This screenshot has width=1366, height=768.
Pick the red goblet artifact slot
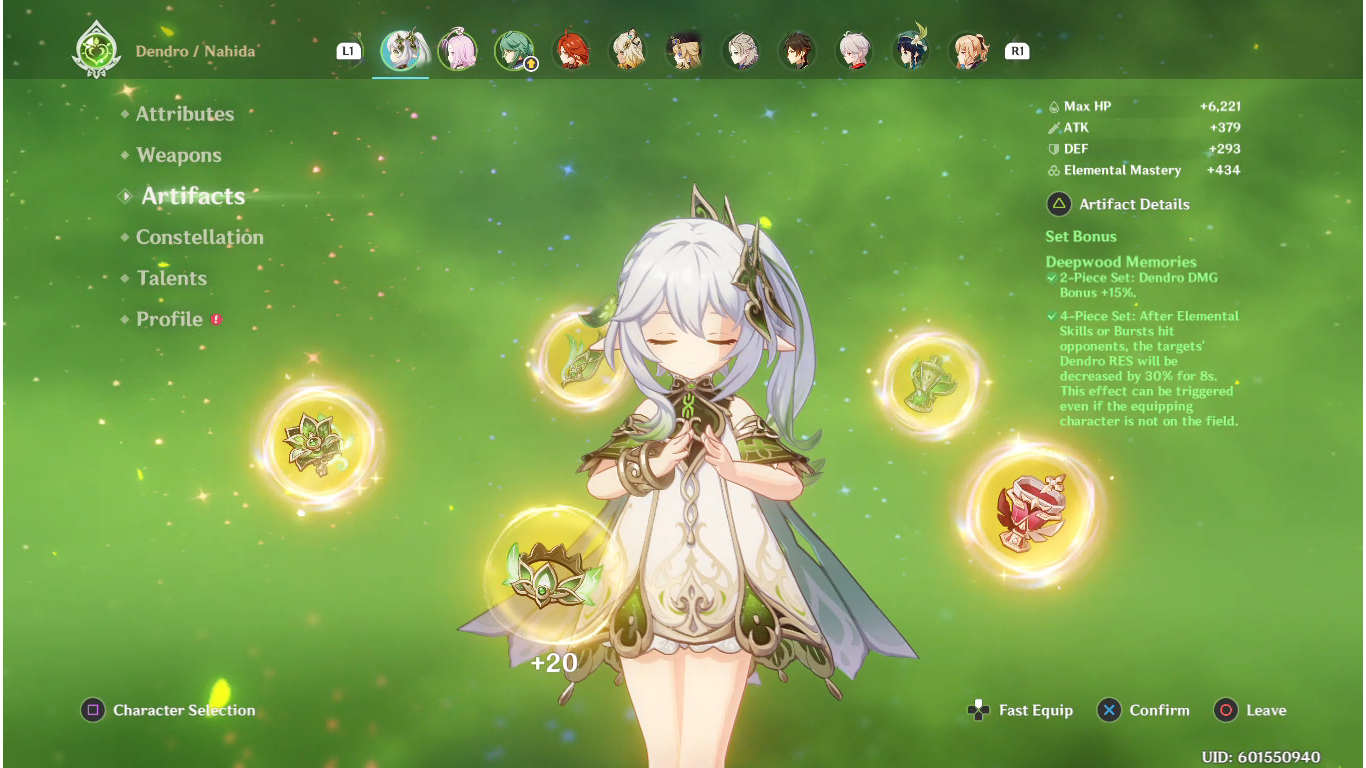click(x=1032, y=512)
